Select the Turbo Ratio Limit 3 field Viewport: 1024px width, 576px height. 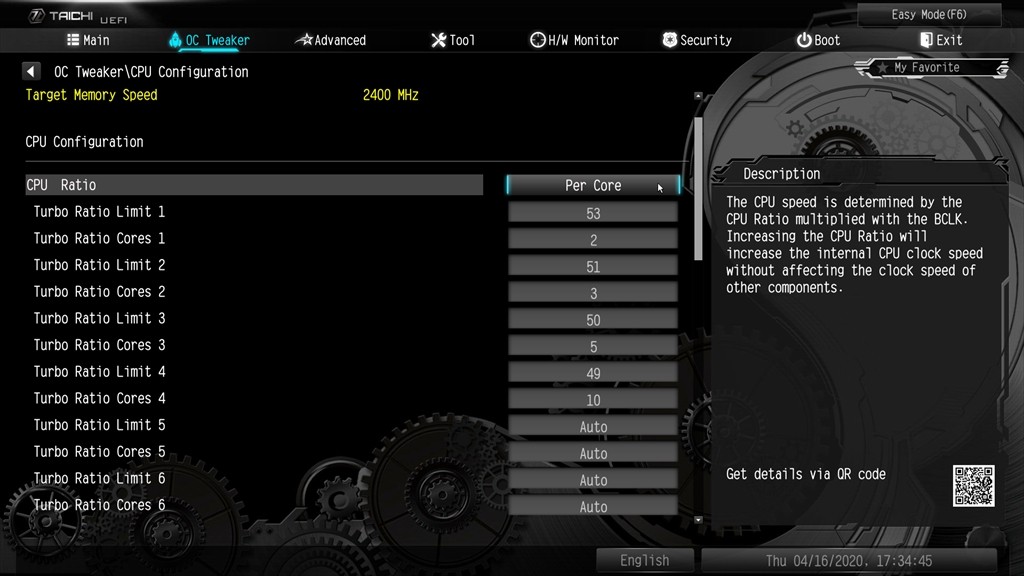pyautogui.click(x=593, y=320)
